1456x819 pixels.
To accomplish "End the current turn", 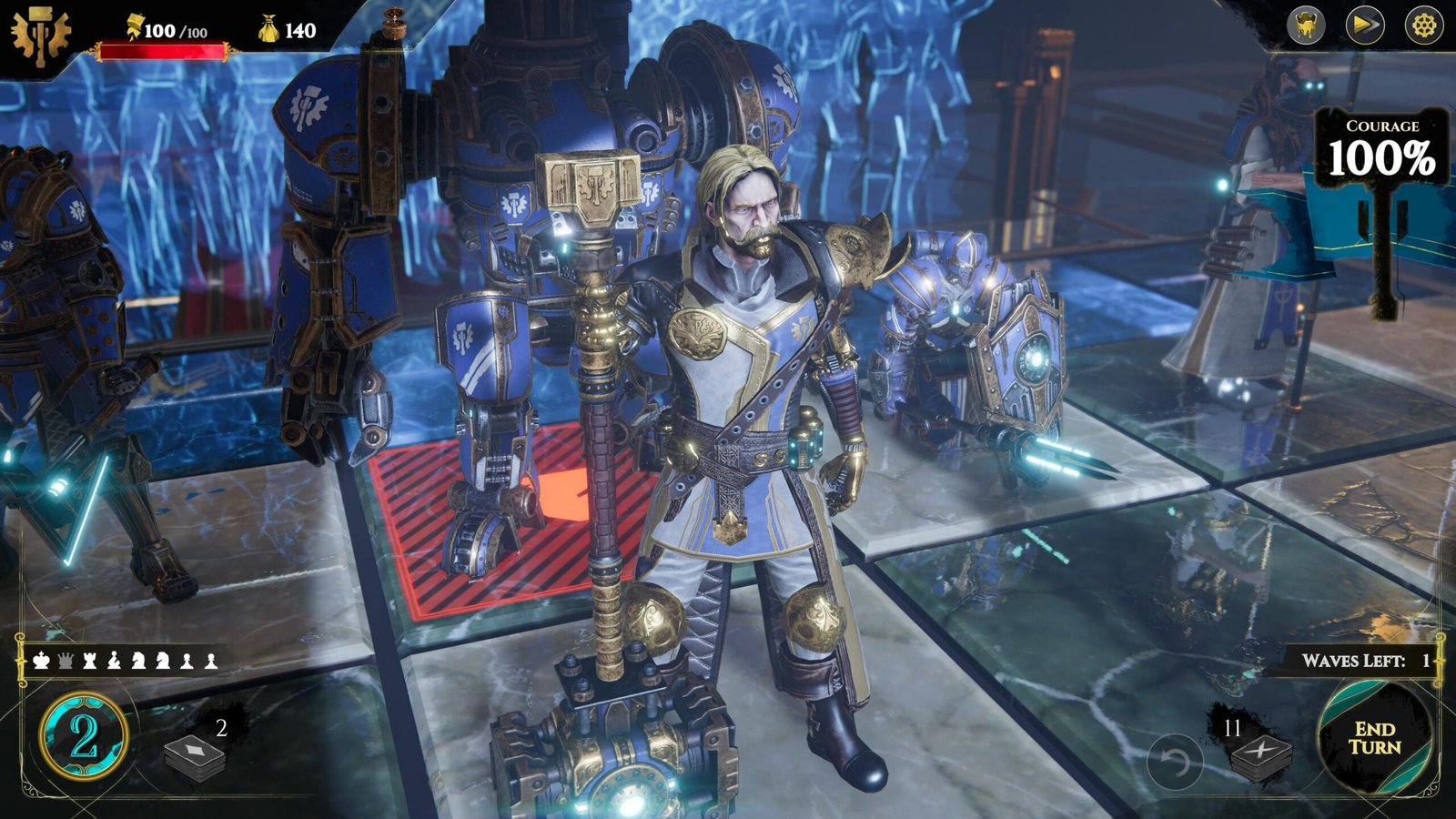I will (1374, 738).
